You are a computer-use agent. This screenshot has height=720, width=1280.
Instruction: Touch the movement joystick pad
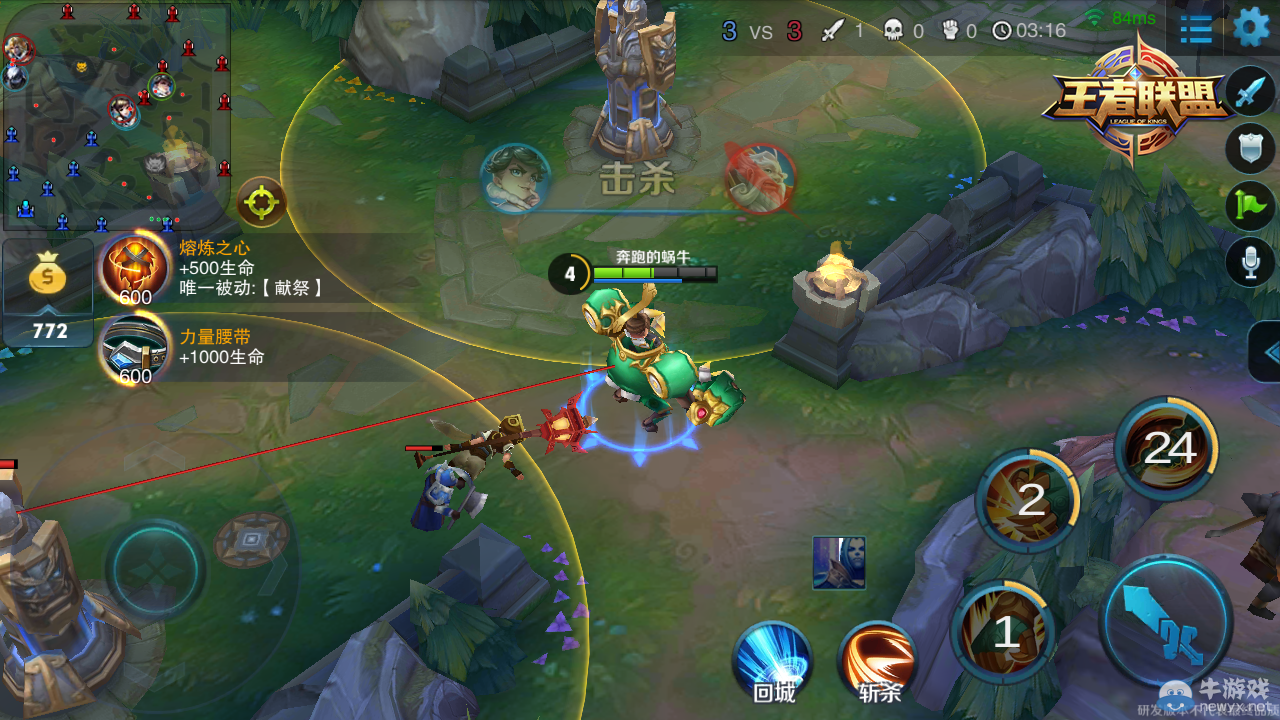click(156, 570)
